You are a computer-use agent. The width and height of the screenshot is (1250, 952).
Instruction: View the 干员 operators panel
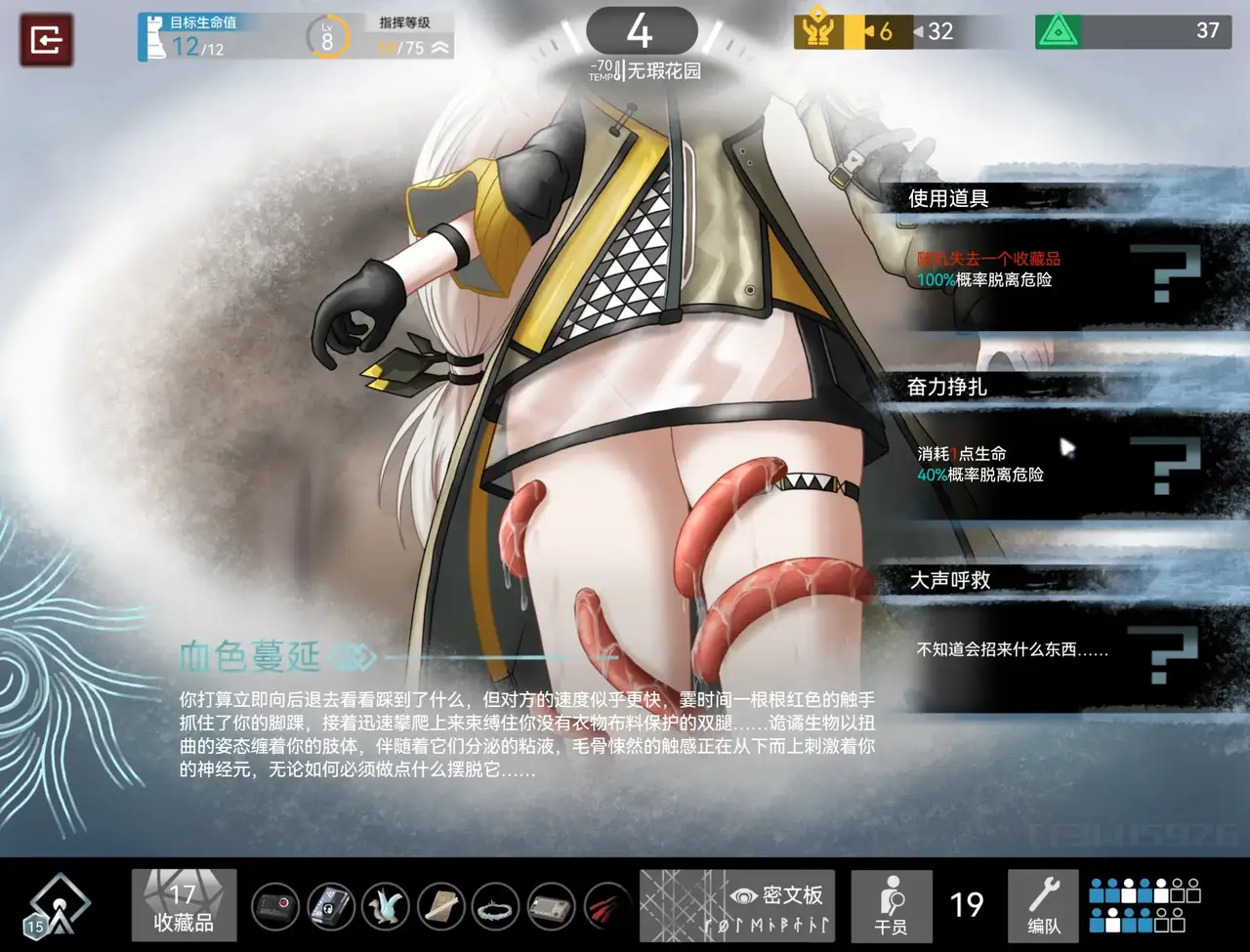pyautogui.click(x=891, y=906)
